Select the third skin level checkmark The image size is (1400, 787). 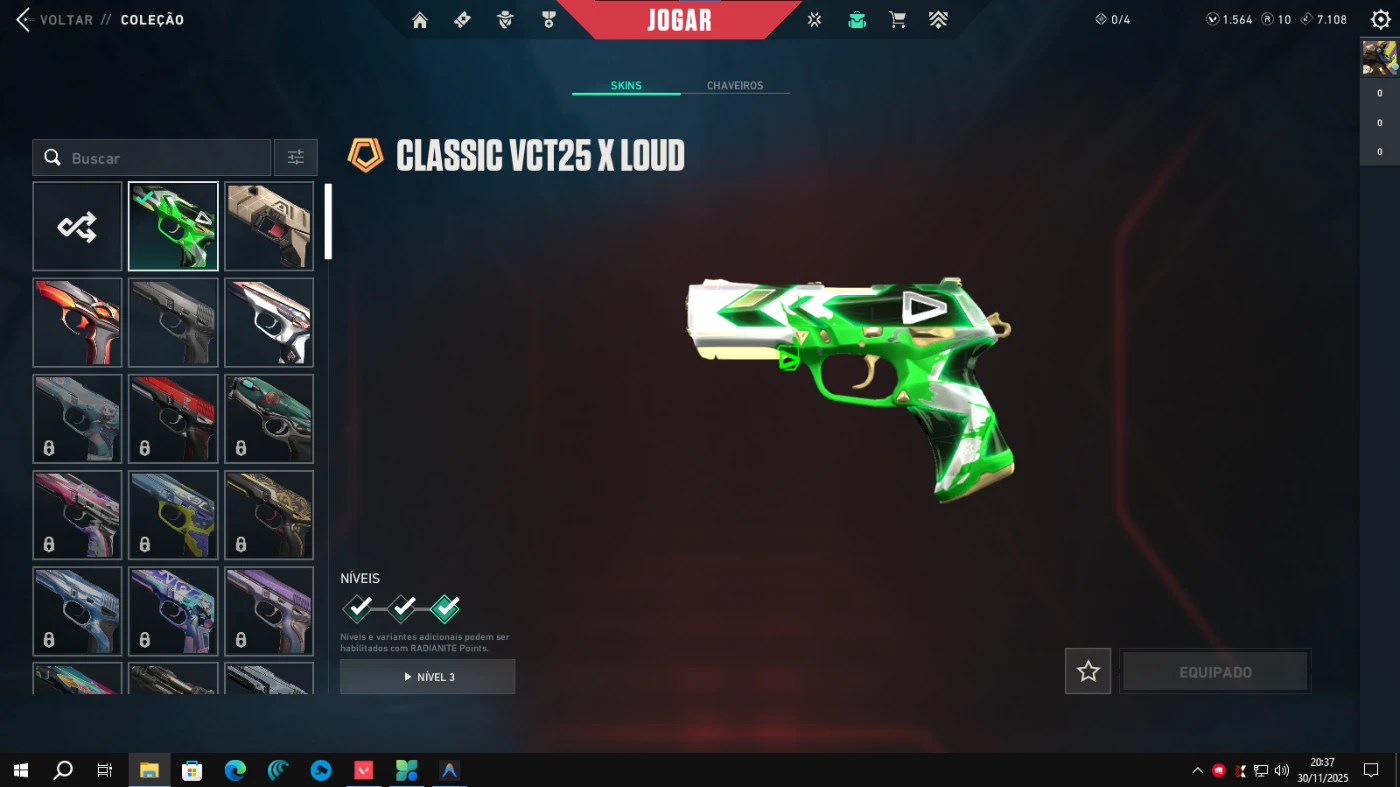(x=445, y=608)
